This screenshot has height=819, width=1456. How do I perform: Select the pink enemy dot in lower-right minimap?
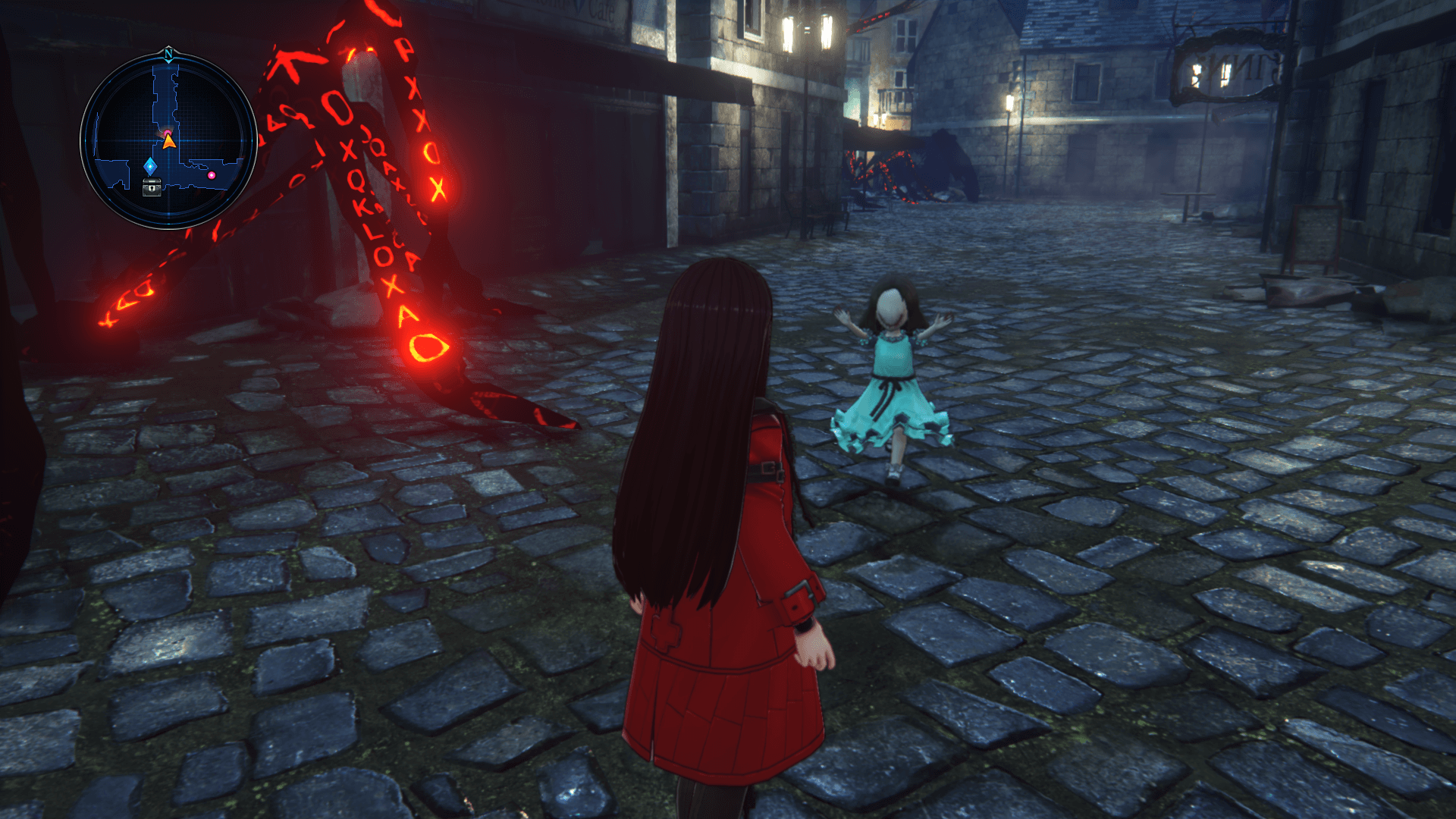tap(212, 175)
